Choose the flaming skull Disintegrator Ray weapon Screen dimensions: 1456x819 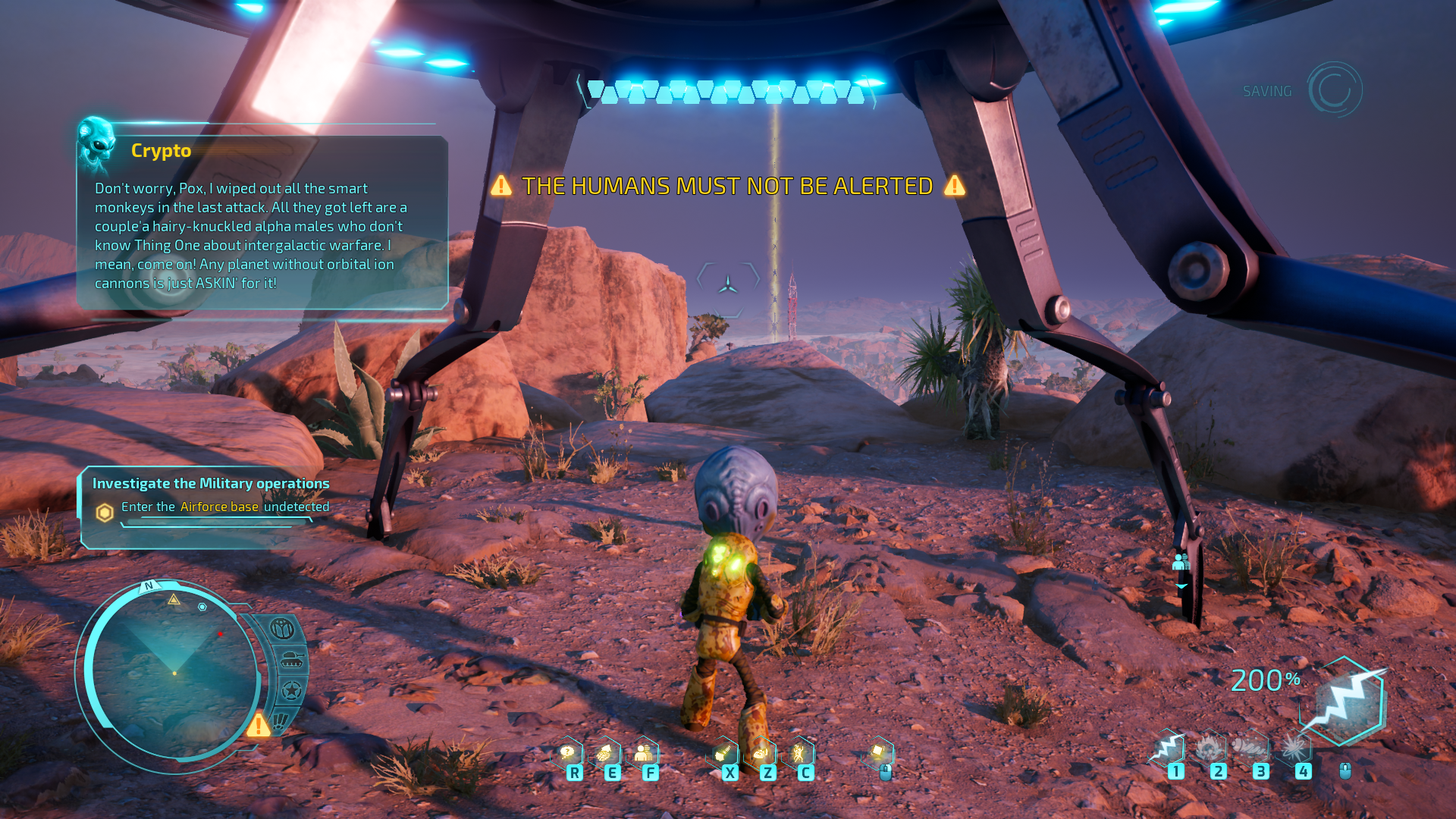(x=1210, y=749)
